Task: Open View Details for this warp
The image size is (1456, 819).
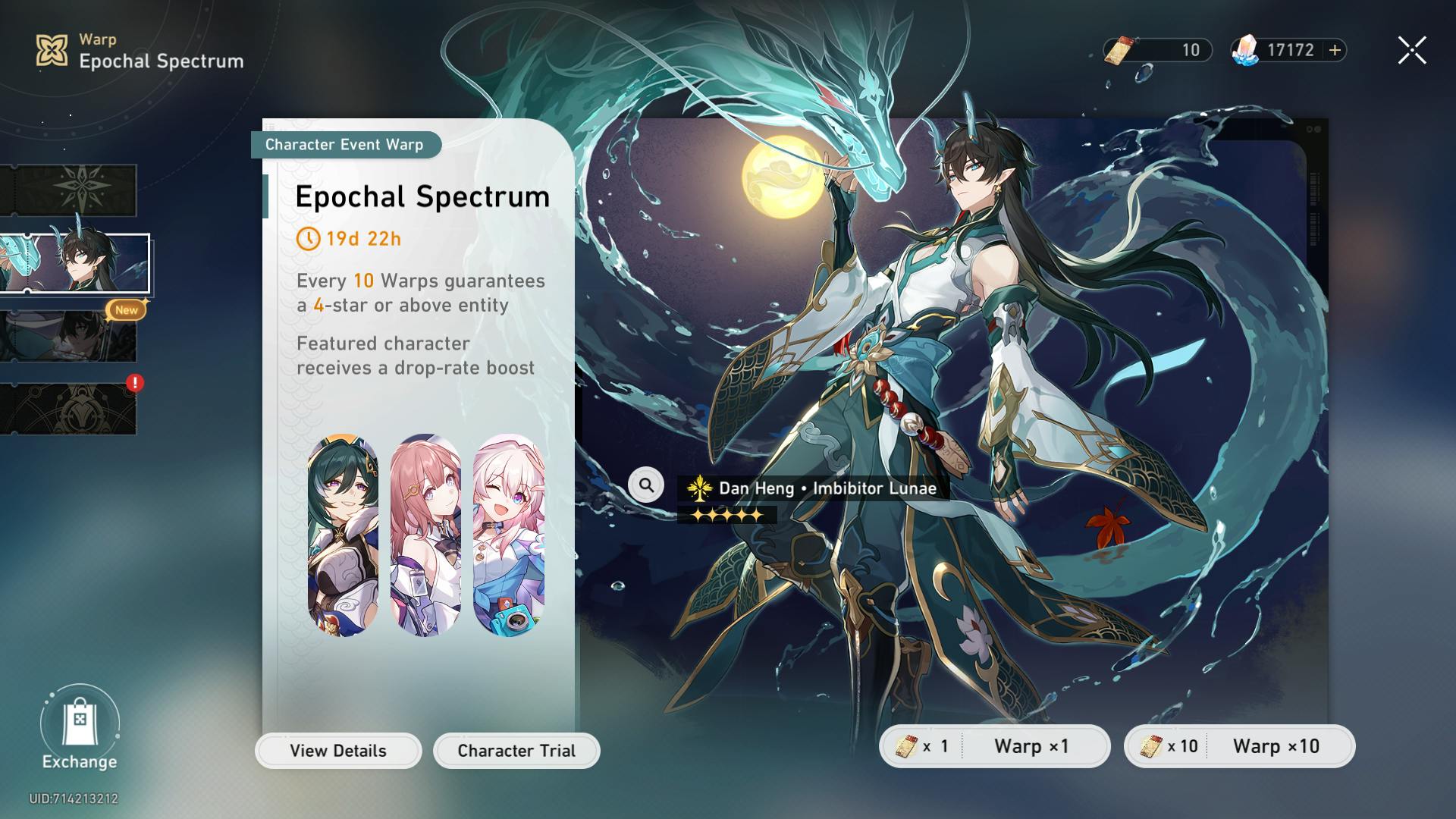Action: (338, 751)
